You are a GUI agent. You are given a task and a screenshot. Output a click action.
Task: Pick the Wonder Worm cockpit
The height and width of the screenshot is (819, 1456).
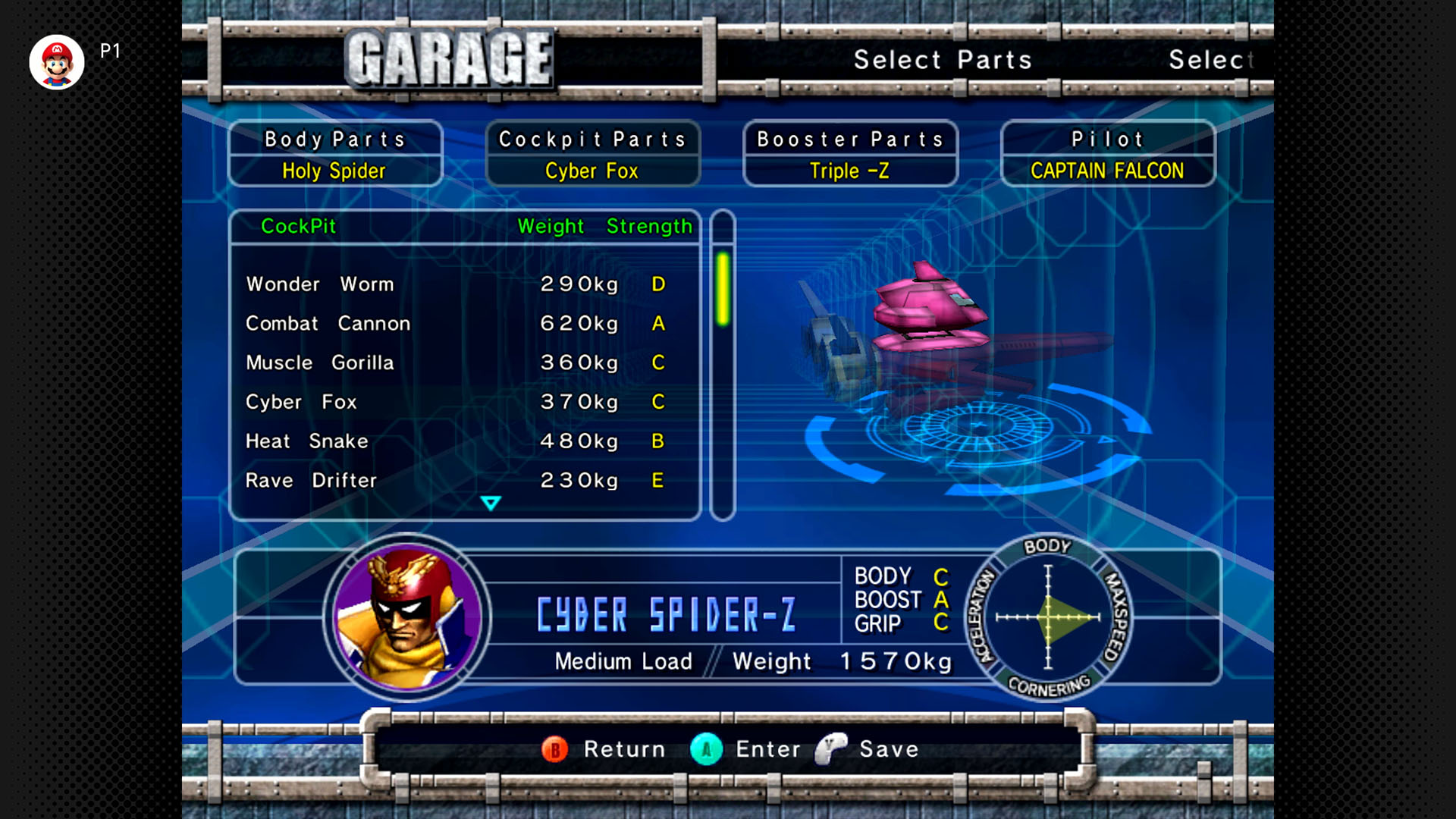click(x=455, y=284)
